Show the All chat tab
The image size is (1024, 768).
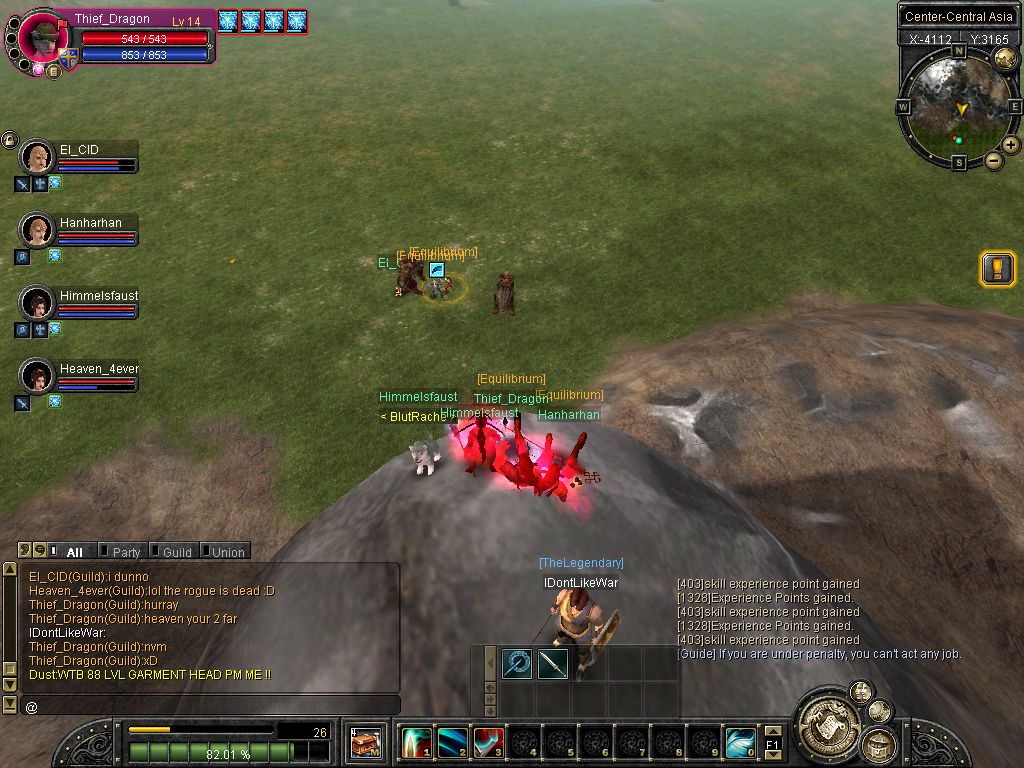pyautogui.click(x=74, y=552)
